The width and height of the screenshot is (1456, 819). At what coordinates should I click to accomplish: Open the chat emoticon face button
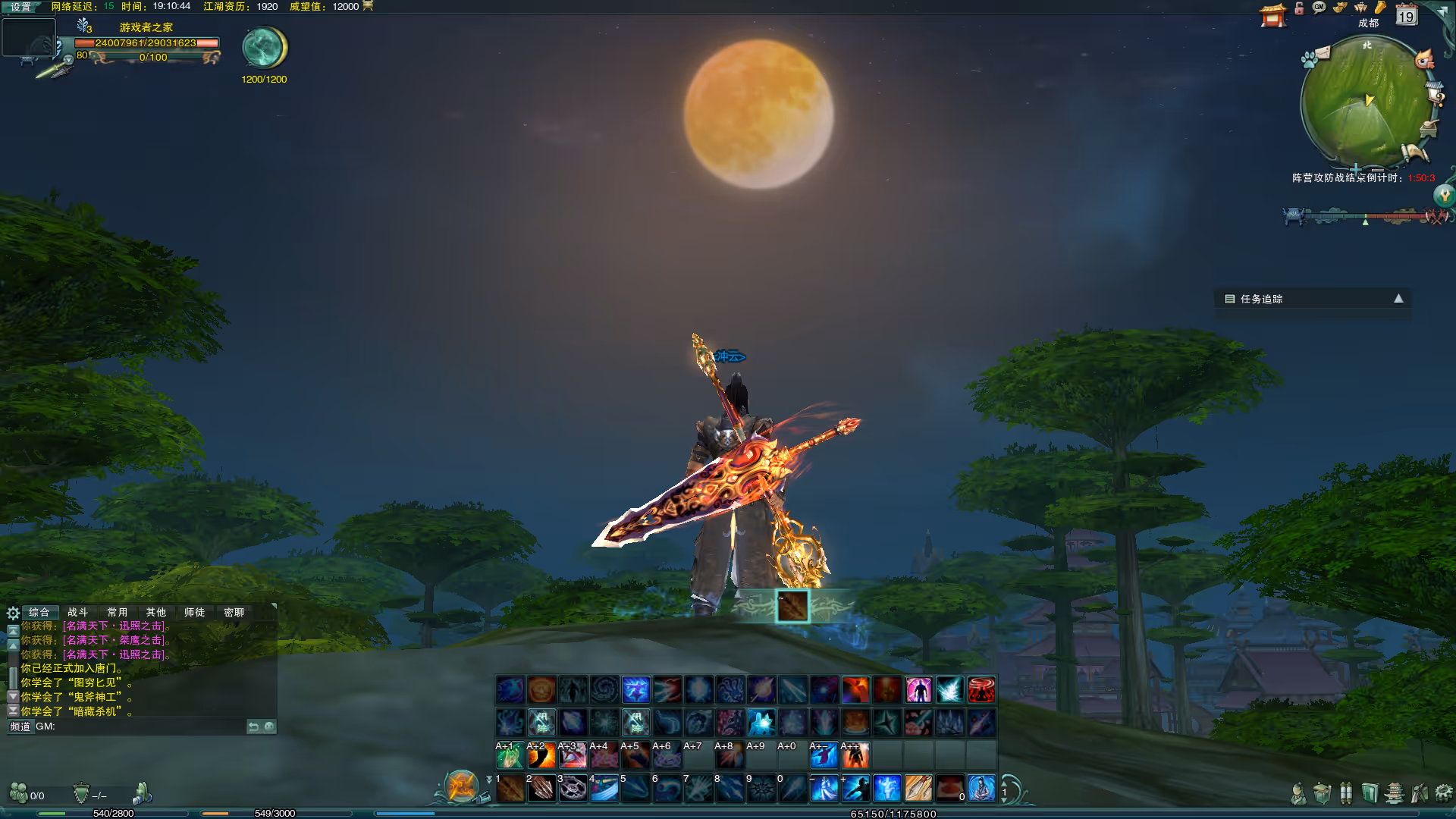[269, 726]
